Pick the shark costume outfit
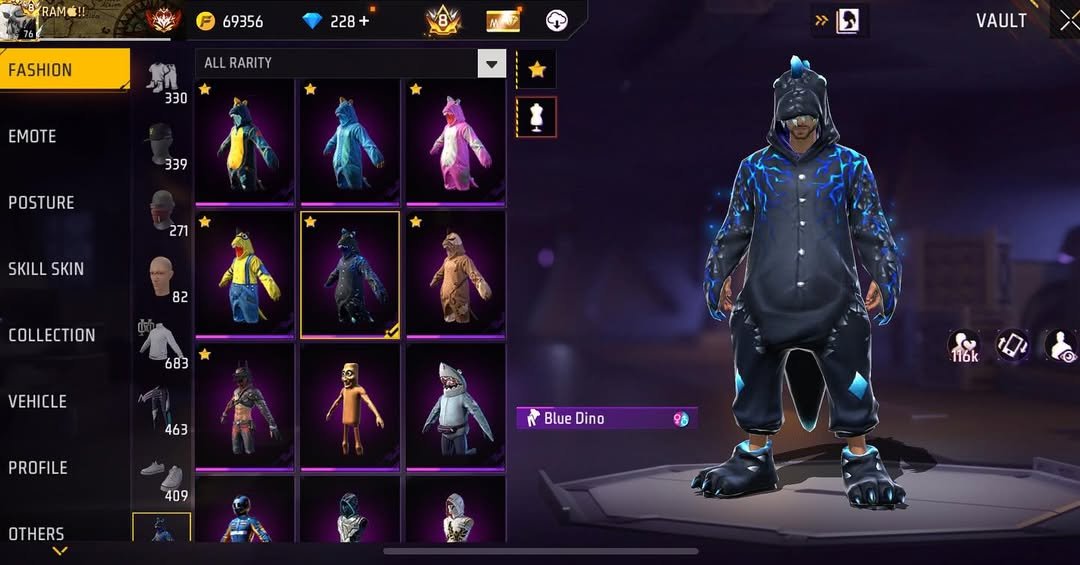The width and height of the screenshot is (1080, 565). [x=455, y=405]
